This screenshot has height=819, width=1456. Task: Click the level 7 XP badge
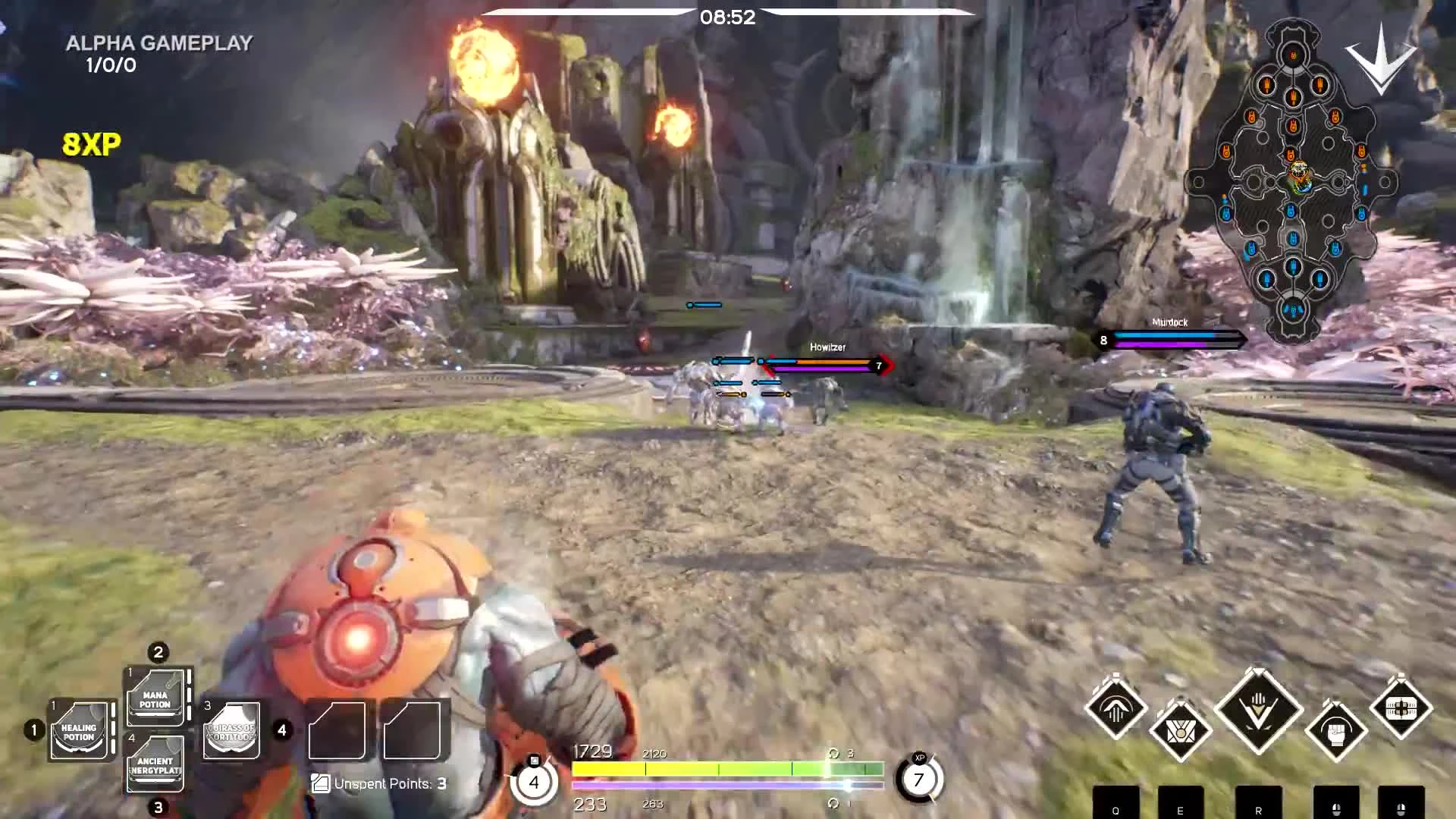click(920, 779)
